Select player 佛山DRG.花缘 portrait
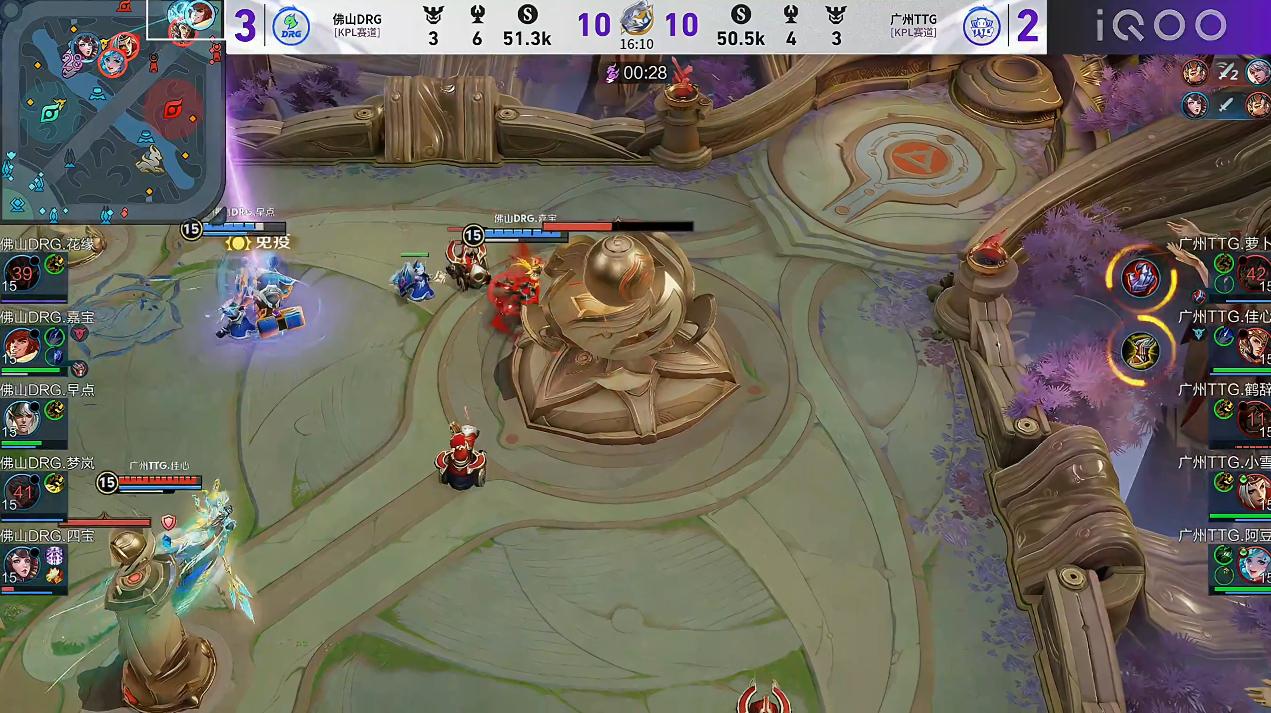 21,273
